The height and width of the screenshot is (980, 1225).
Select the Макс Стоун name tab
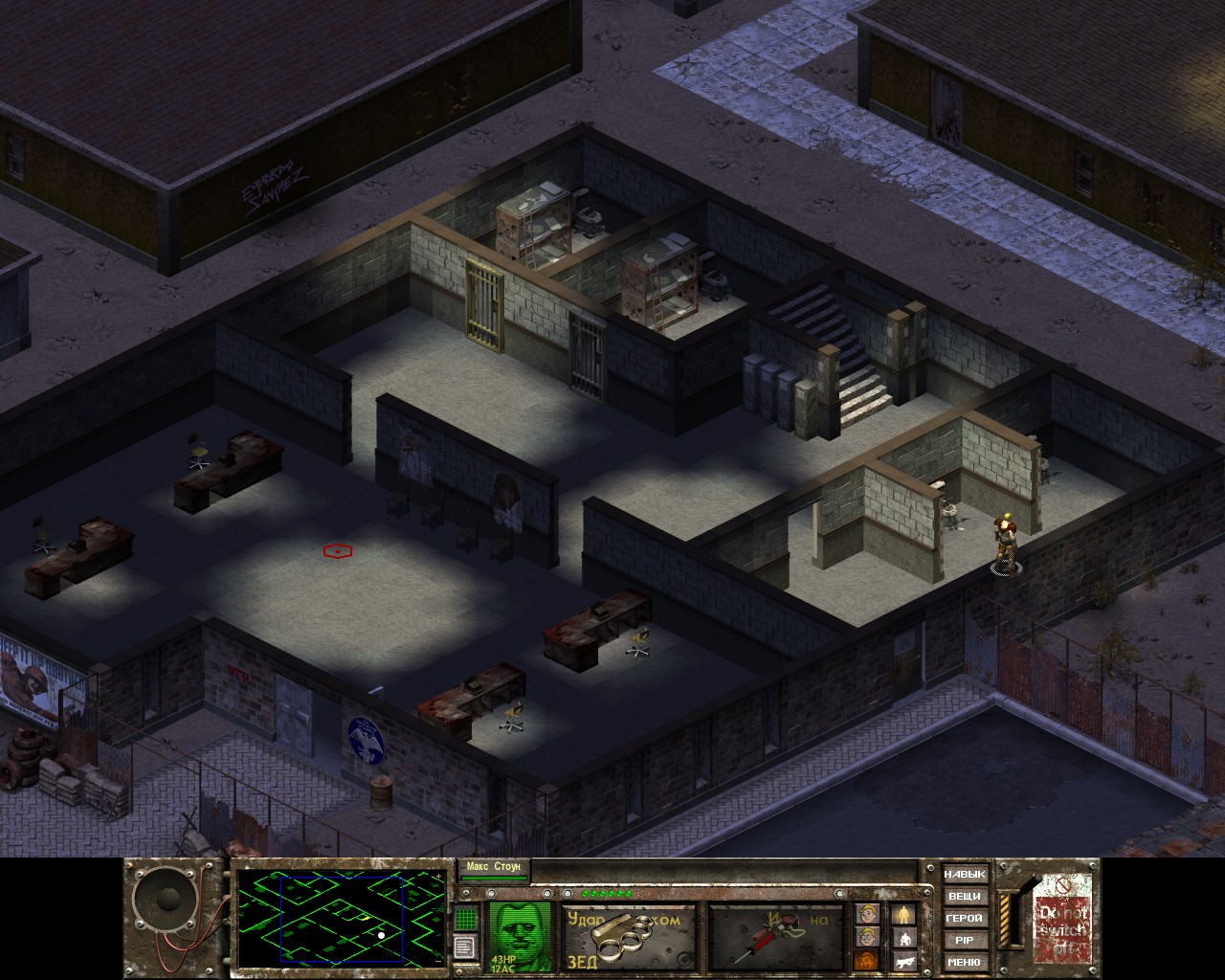tap(493, 868)
